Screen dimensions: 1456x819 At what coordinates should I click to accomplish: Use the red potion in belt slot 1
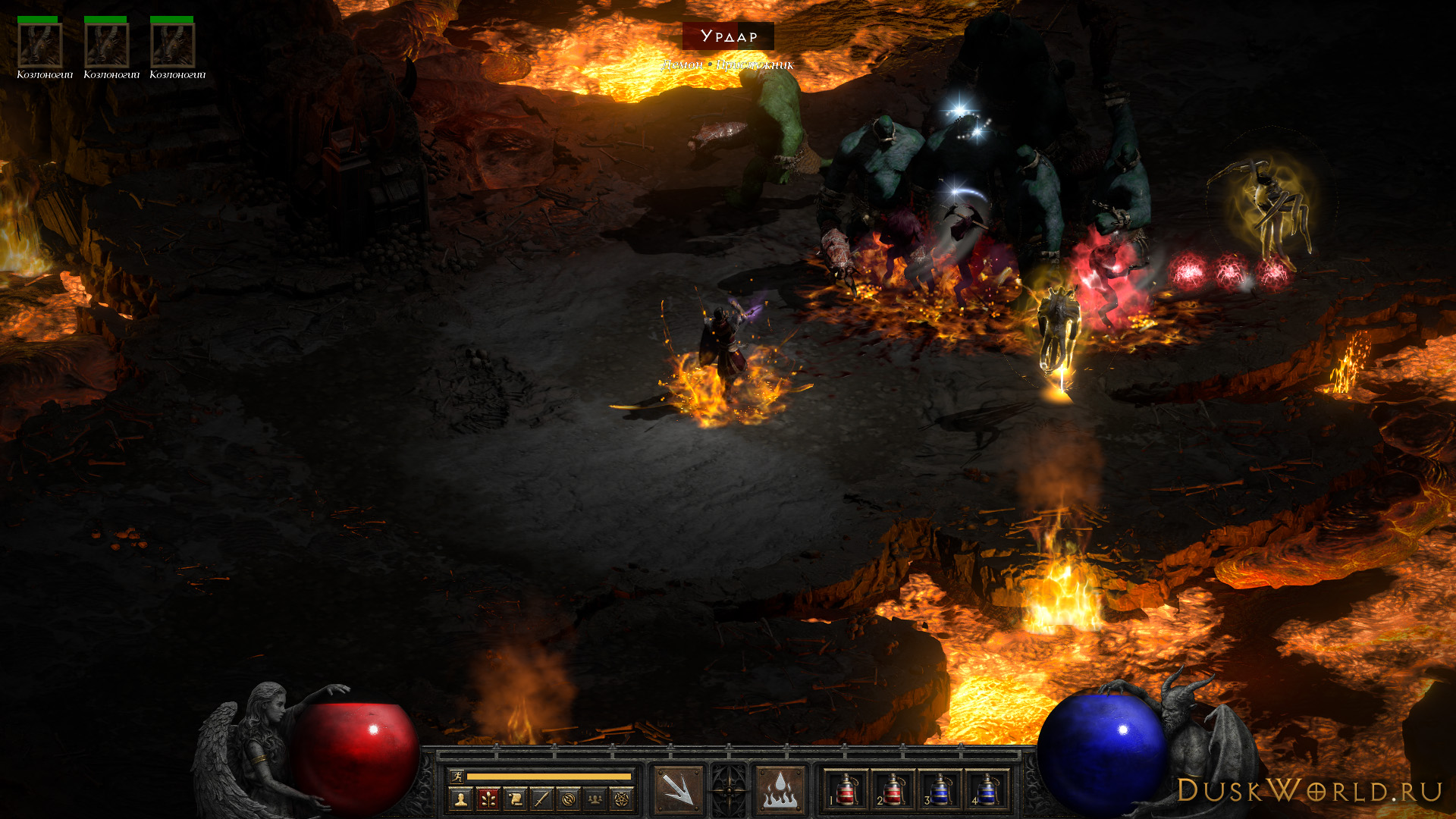pos(846,790)
